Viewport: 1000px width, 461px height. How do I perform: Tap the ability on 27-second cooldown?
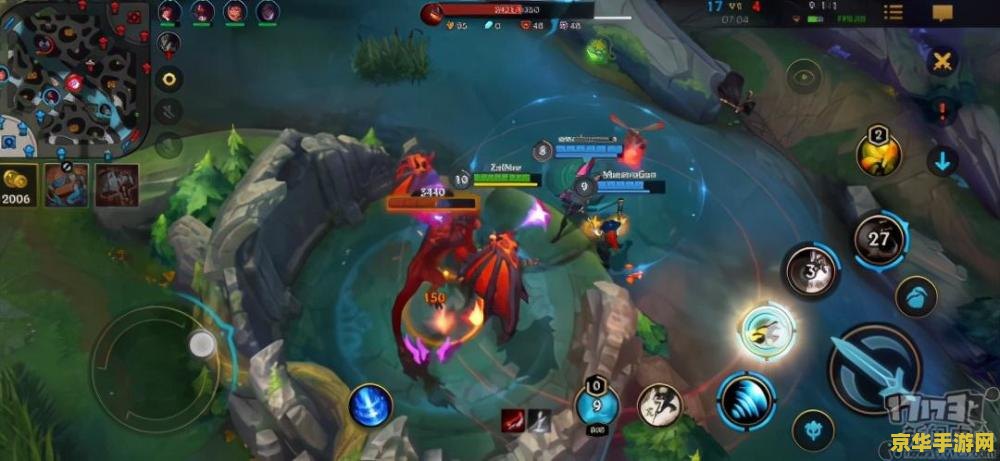coord(879,239)
